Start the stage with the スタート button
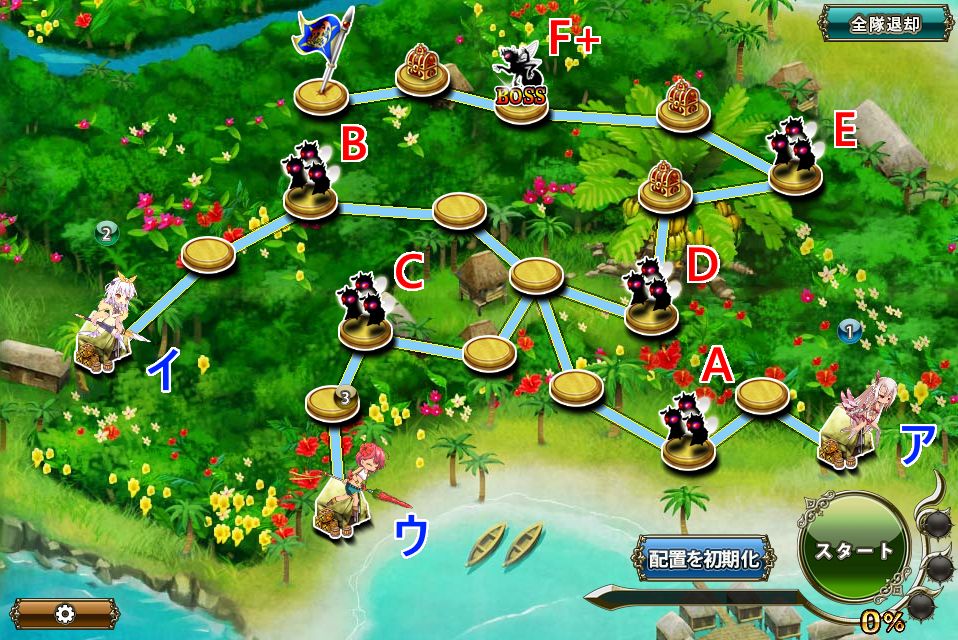Viewport: 958px width, 640px height. [x=853, y=550]
